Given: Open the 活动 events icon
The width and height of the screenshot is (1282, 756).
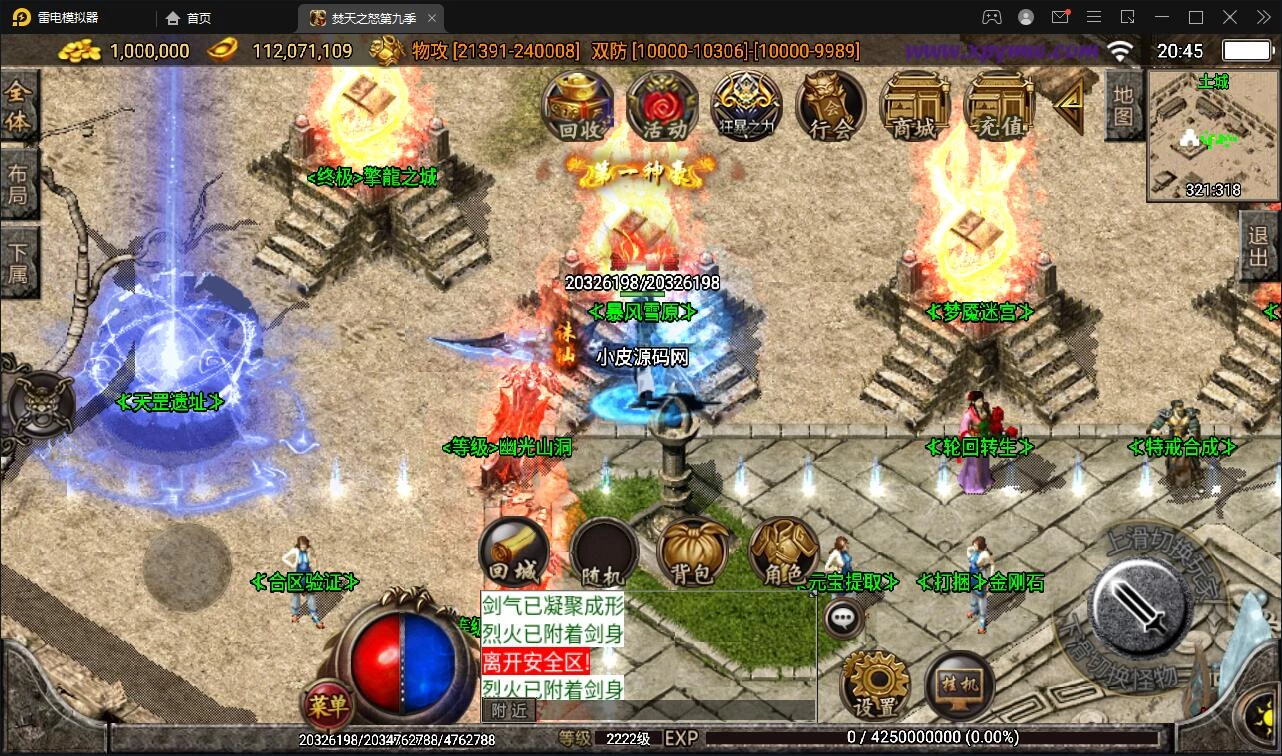Looking at the screenshot, I should click(x=663, y=105).
